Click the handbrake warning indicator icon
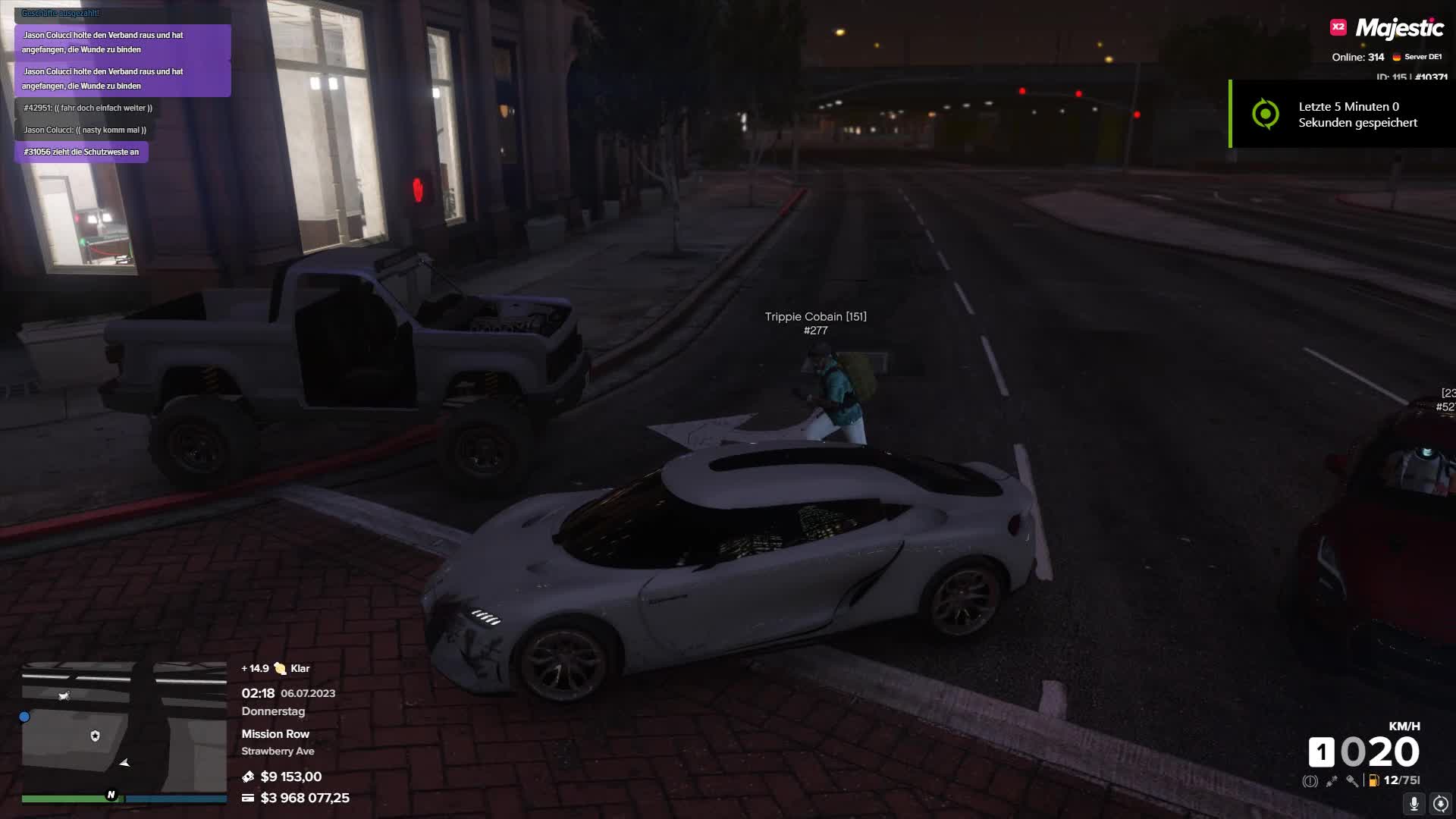The height and width of the screenshot is (819, 1456). [1310, 780]
